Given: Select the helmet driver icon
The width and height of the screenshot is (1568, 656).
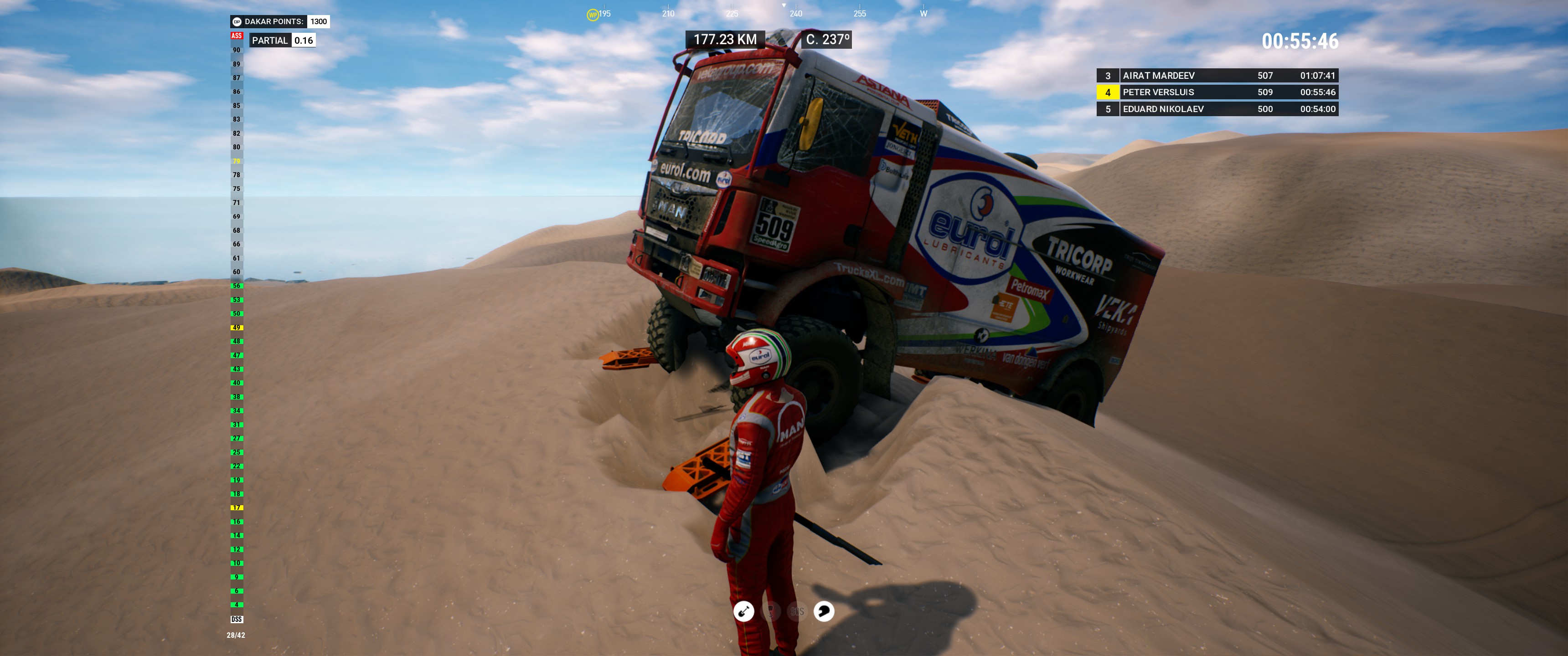Looking at the screenshot, I should pos(824,611).
